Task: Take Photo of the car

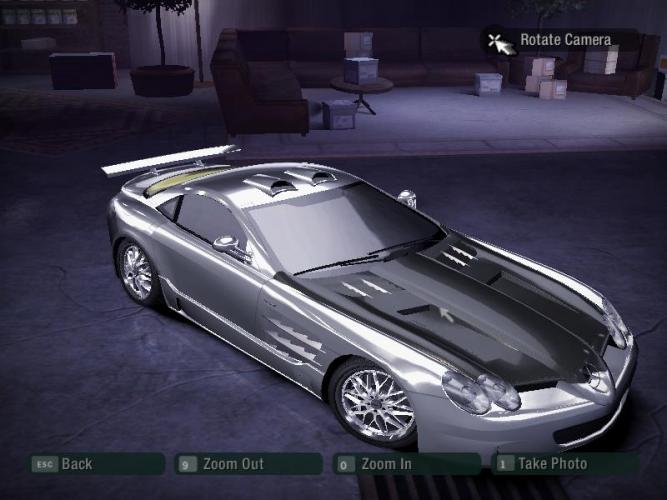Action: (553, 464)
